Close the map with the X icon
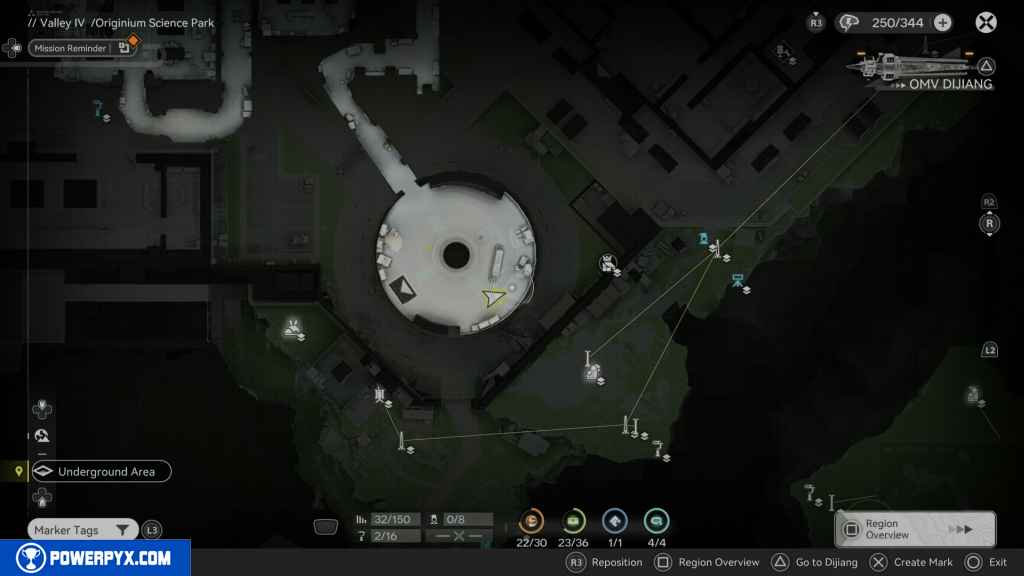1024x576 pixels. coord(986,22)
